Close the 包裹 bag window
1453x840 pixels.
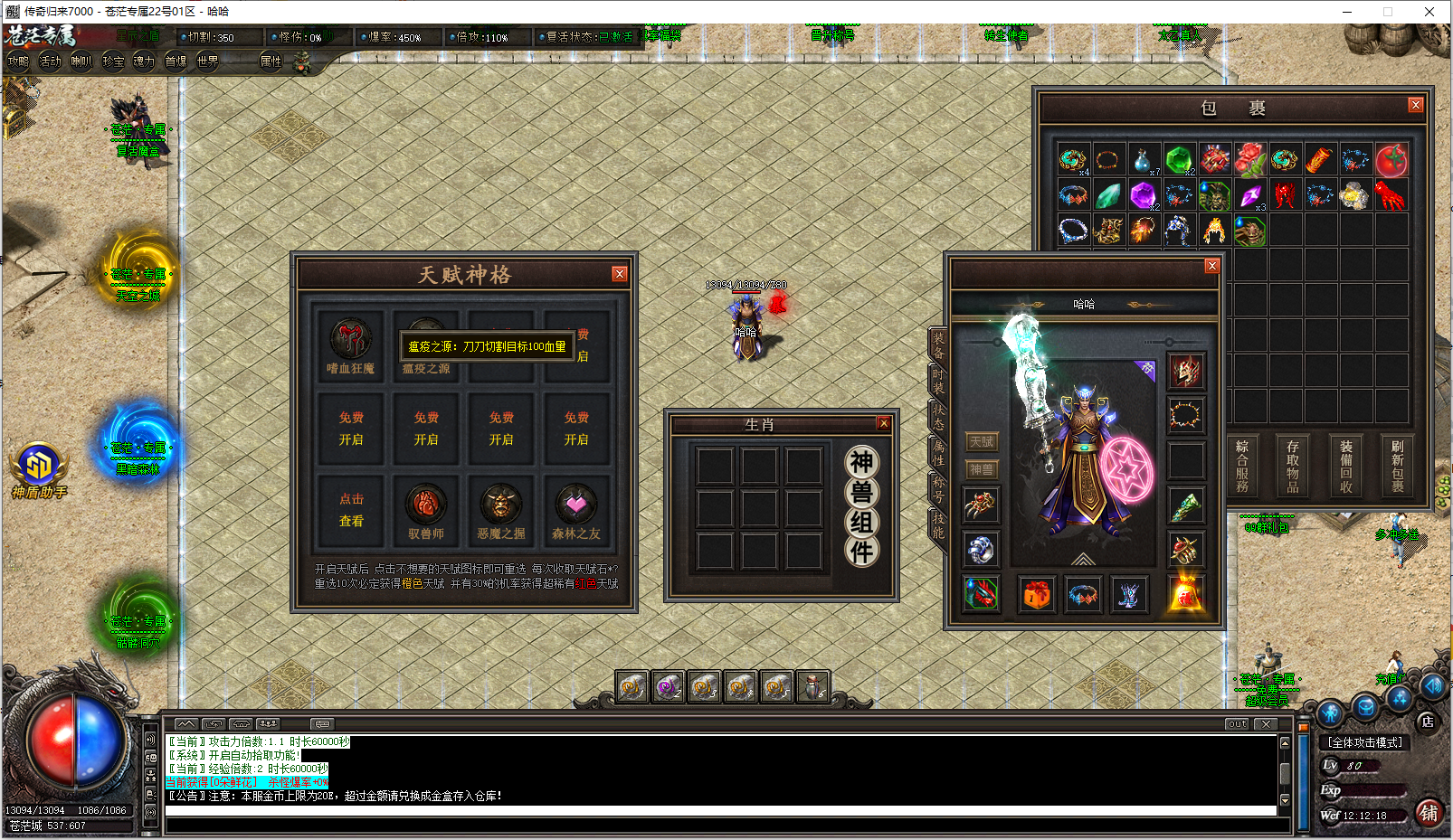point(1415,106)
